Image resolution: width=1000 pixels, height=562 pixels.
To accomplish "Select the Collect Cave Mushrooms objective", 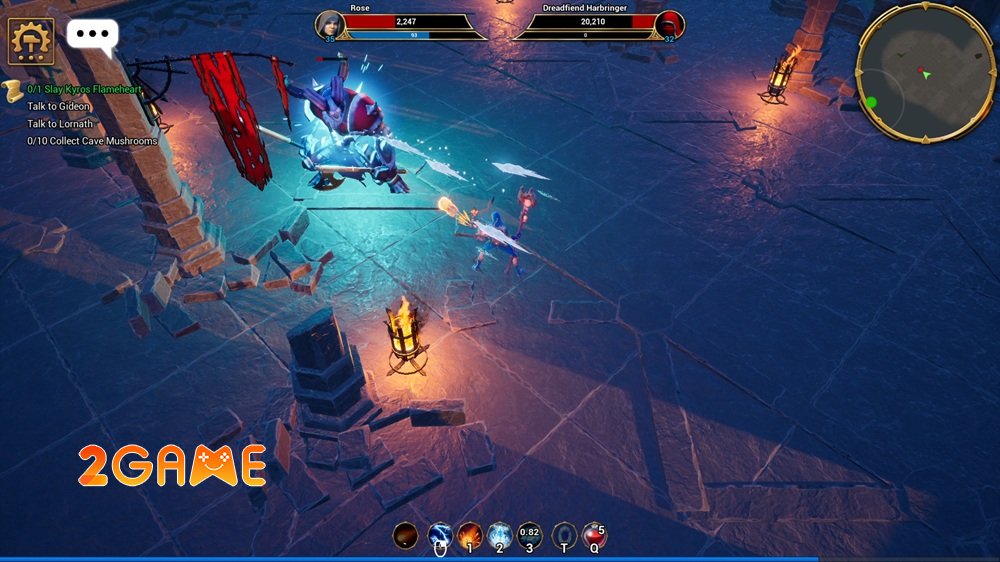I will tap(92, 141).
